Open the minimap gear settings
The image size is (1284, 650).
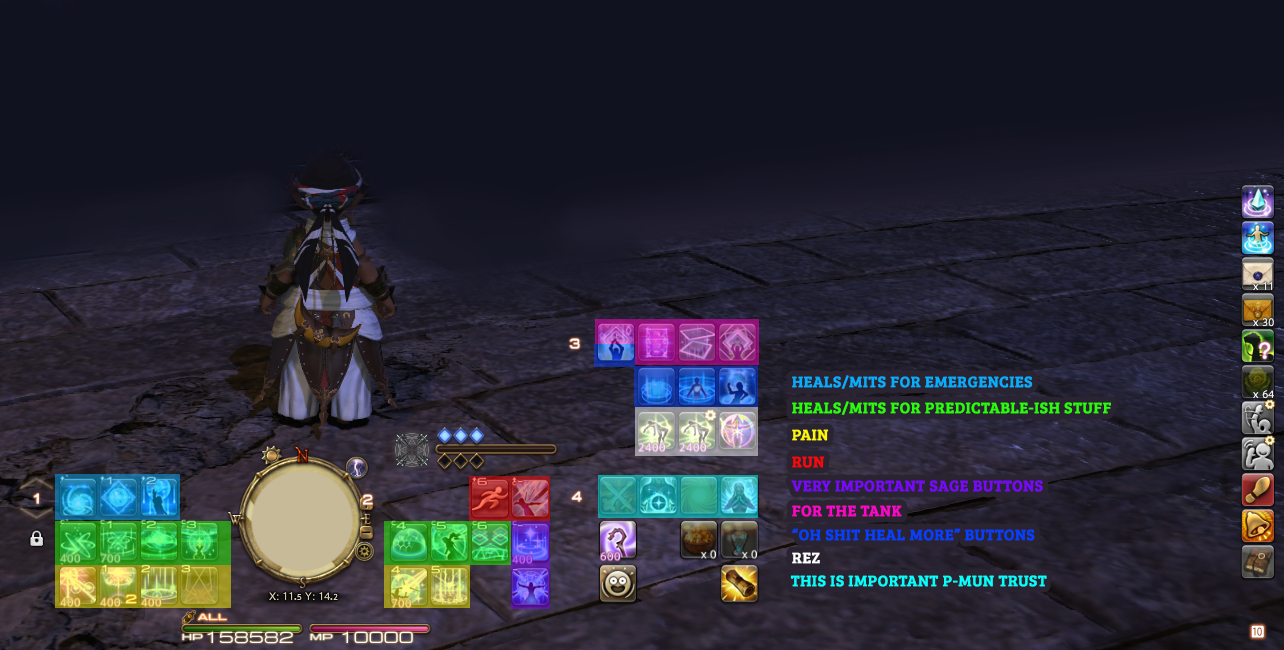pyautogui.click(x=365, y=551)
